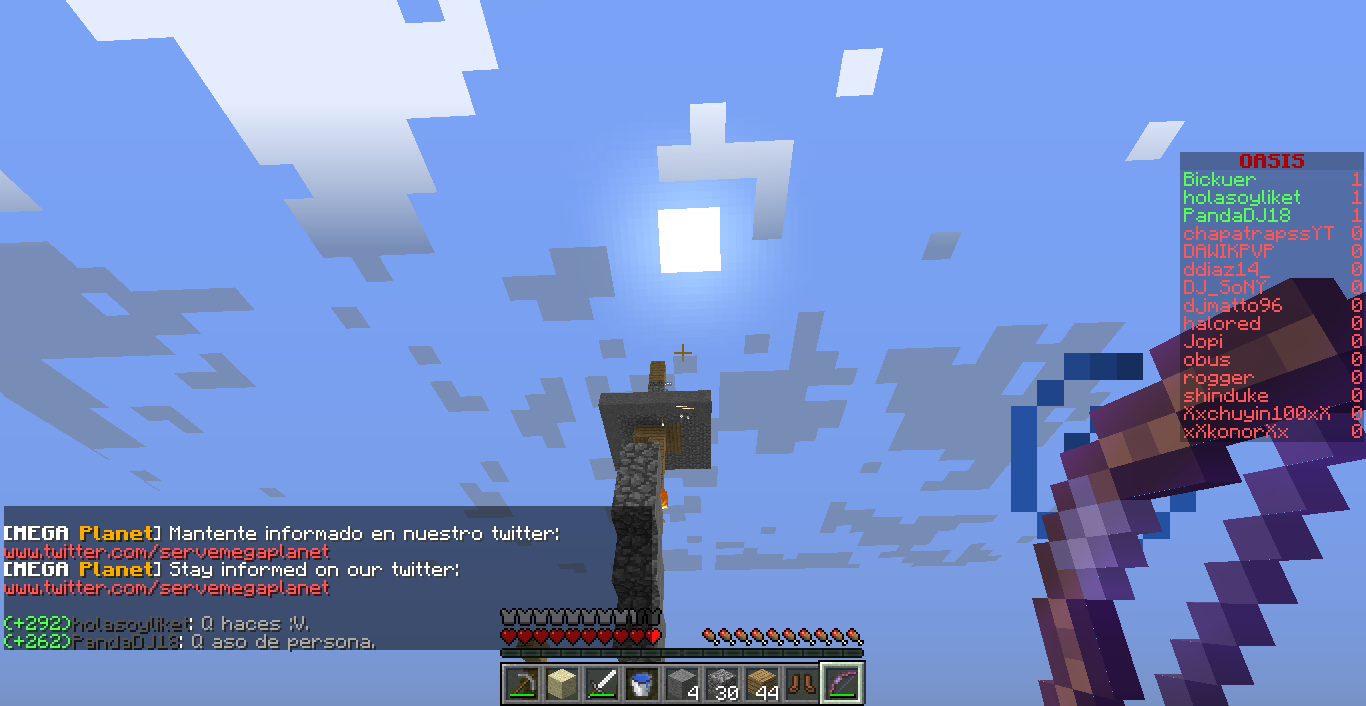1366x706 pixels.
Task: Select holasoyliket in the scoreboard list
Action: tap(1242, 198)
